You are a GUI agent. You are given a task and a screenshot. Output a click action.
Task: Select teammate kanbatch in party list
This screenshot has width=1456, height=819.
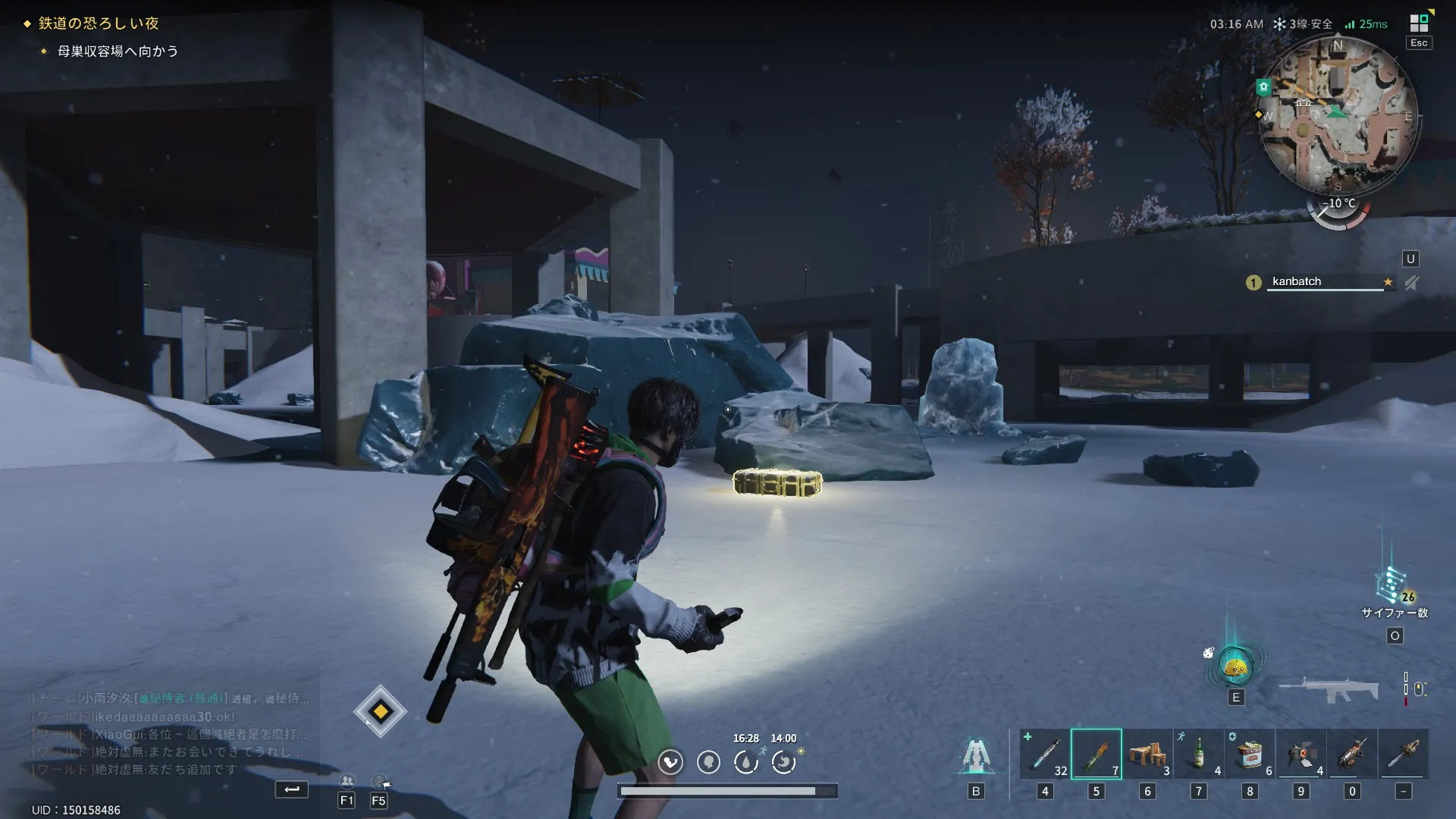click(1297, 281)
